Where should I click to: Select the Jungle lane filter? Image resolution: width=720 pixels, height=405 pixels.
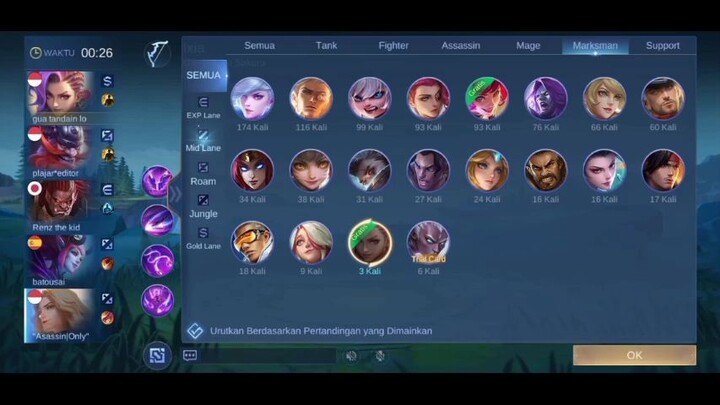203,206
